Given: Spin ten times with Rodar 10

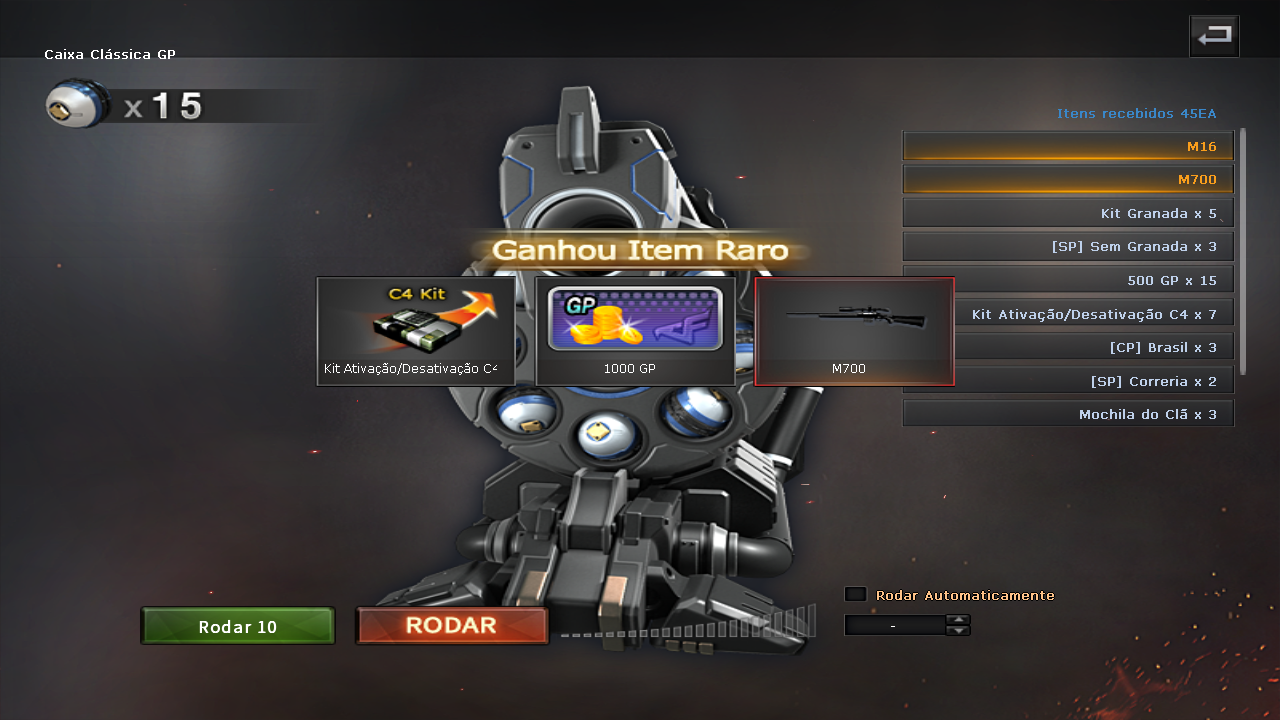Looking at the screenshot, I should click(237, 627).
